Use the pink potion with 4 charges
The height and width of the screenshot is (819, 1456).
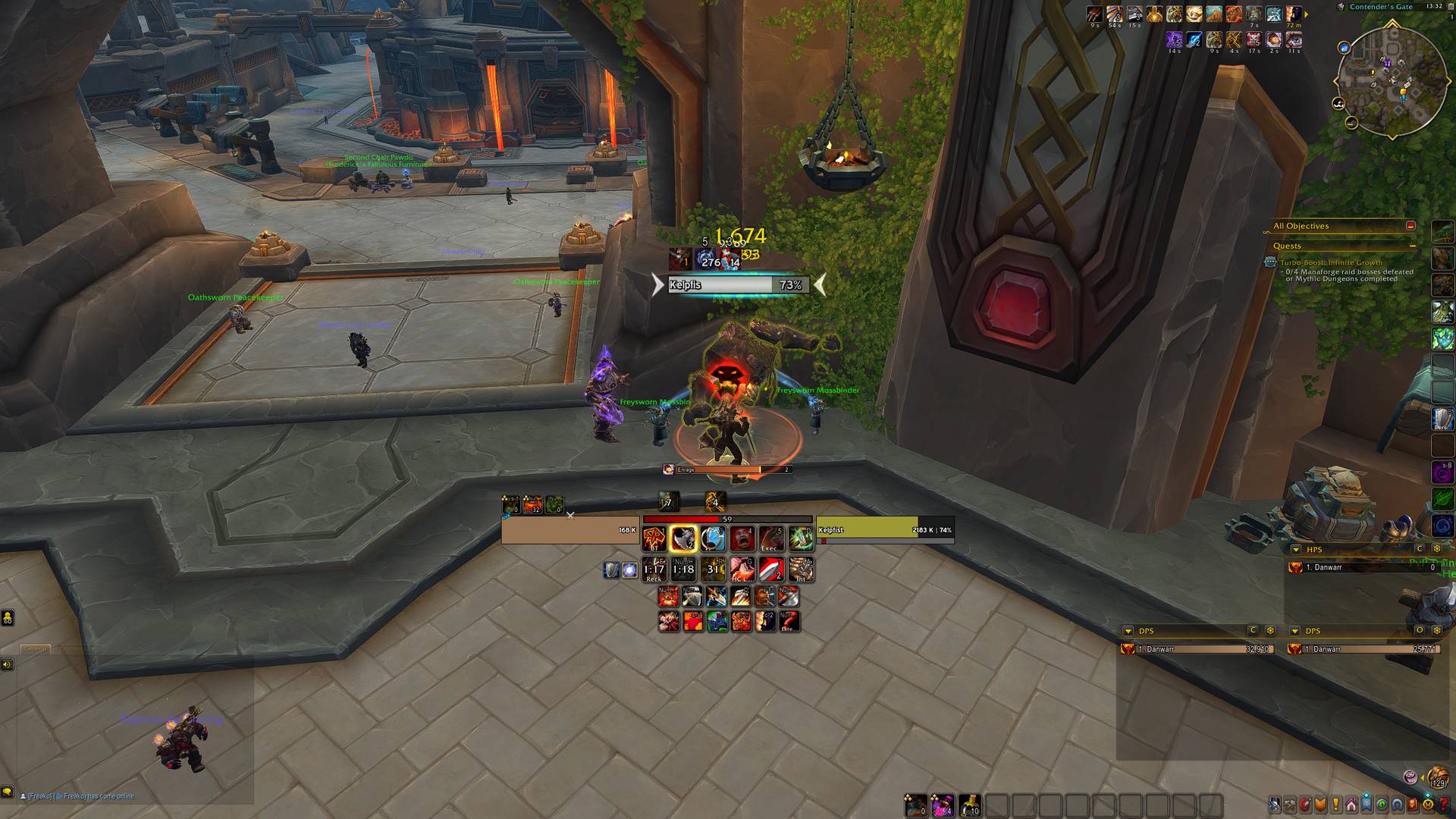pyautogui.click(x=943, y=805)
